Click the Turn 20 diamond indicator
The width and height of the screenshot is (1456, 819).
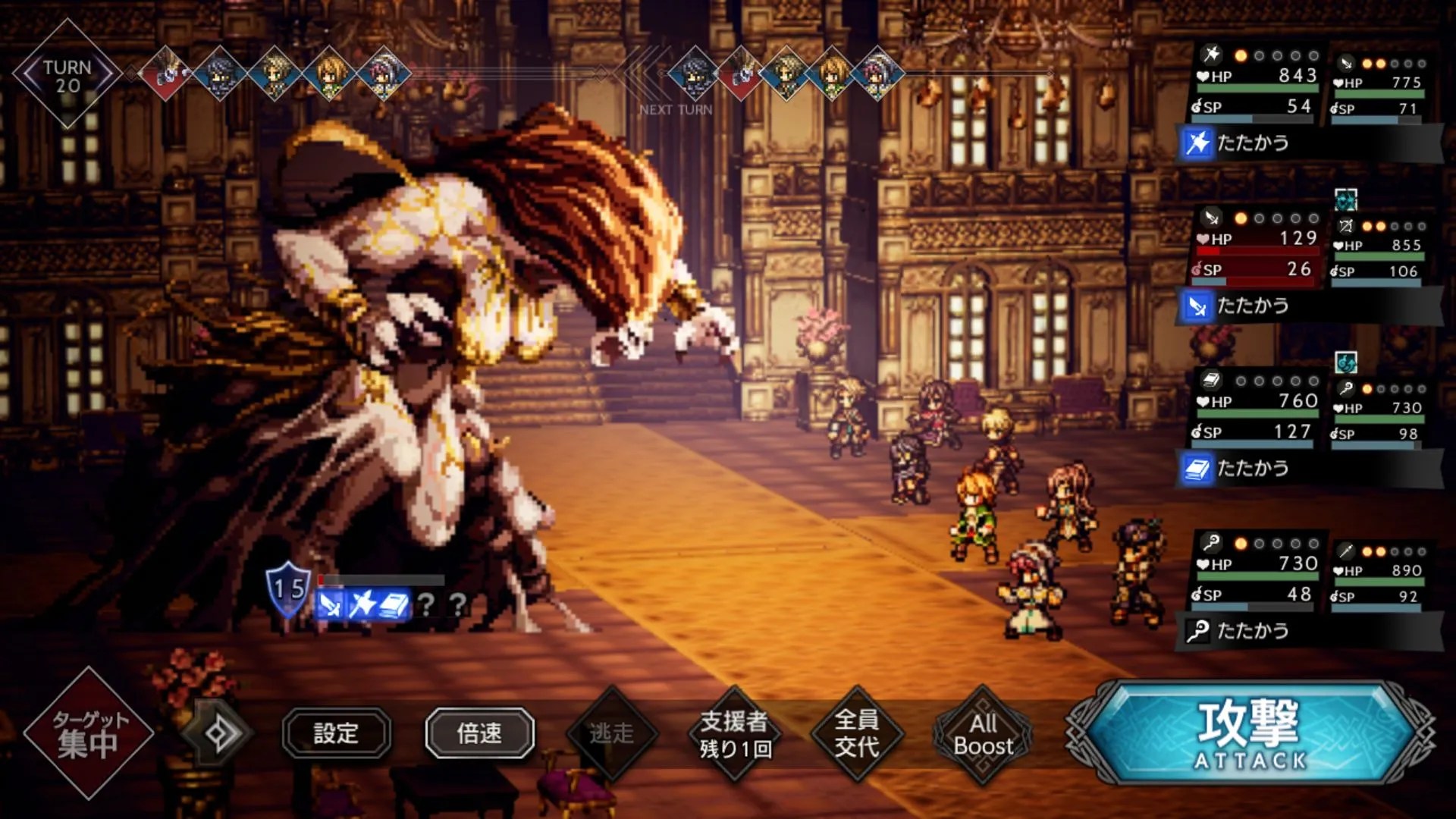67,75
